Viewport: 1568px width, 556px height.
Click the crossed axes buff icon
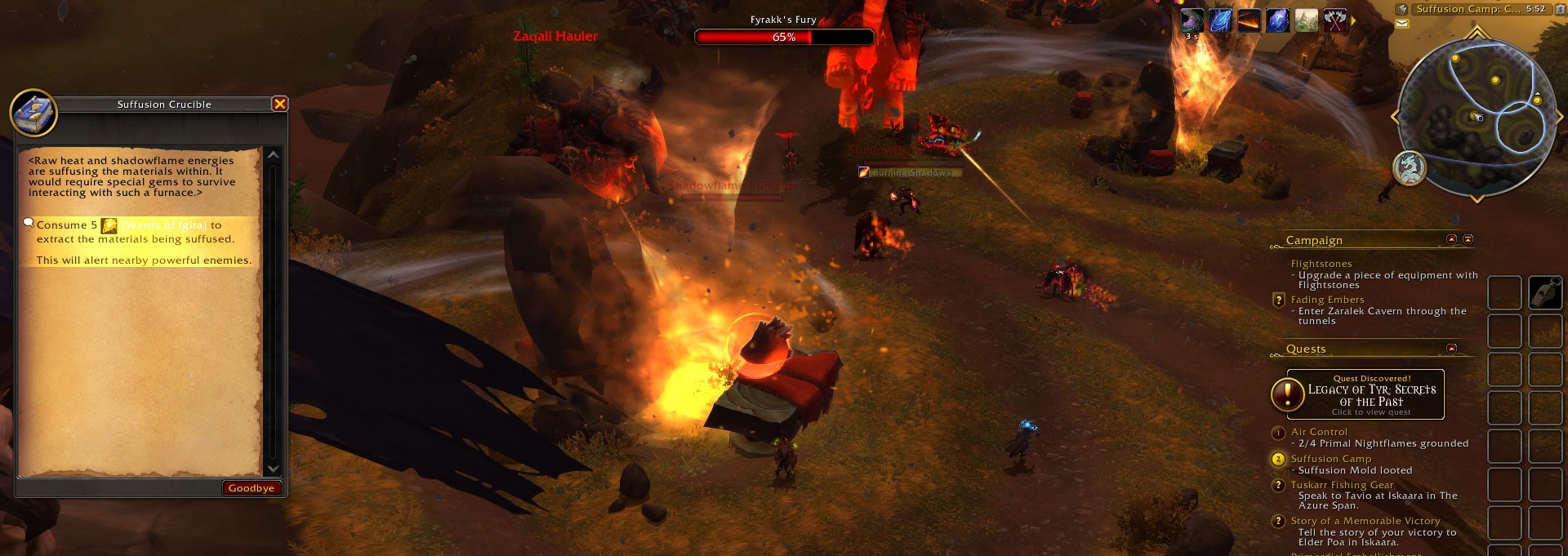pos(1334,20)
